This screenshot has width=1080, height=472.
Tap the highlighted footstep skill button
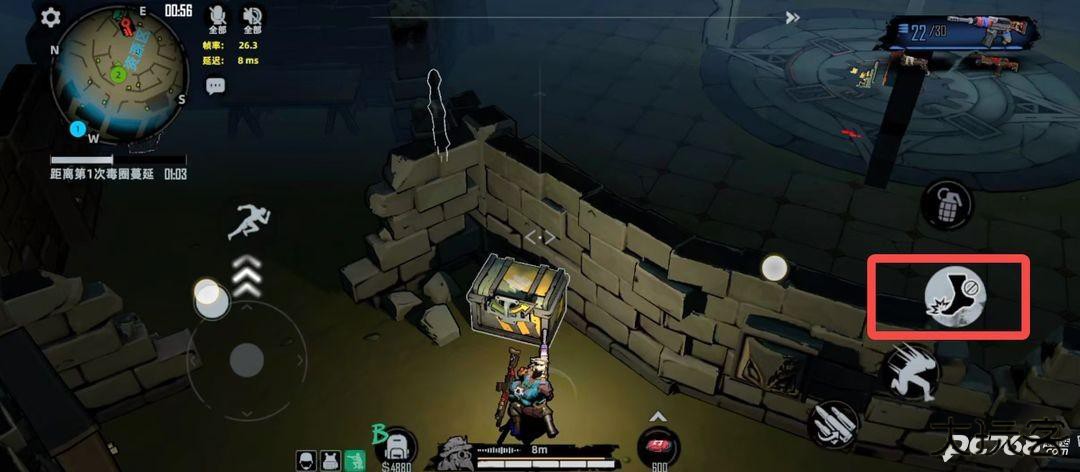pos(954,296)
